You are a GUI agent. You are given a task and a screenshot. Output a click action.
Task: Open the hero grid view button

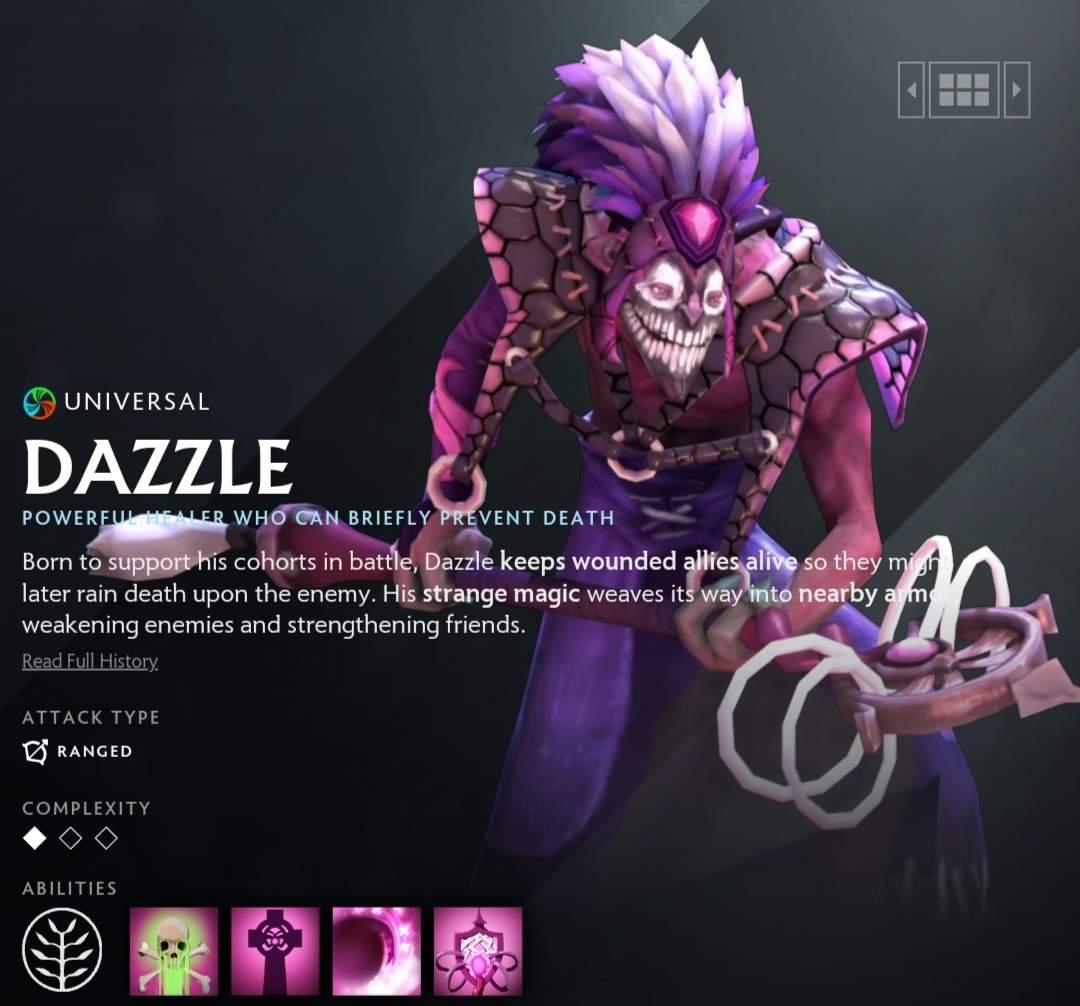(964, 90)
